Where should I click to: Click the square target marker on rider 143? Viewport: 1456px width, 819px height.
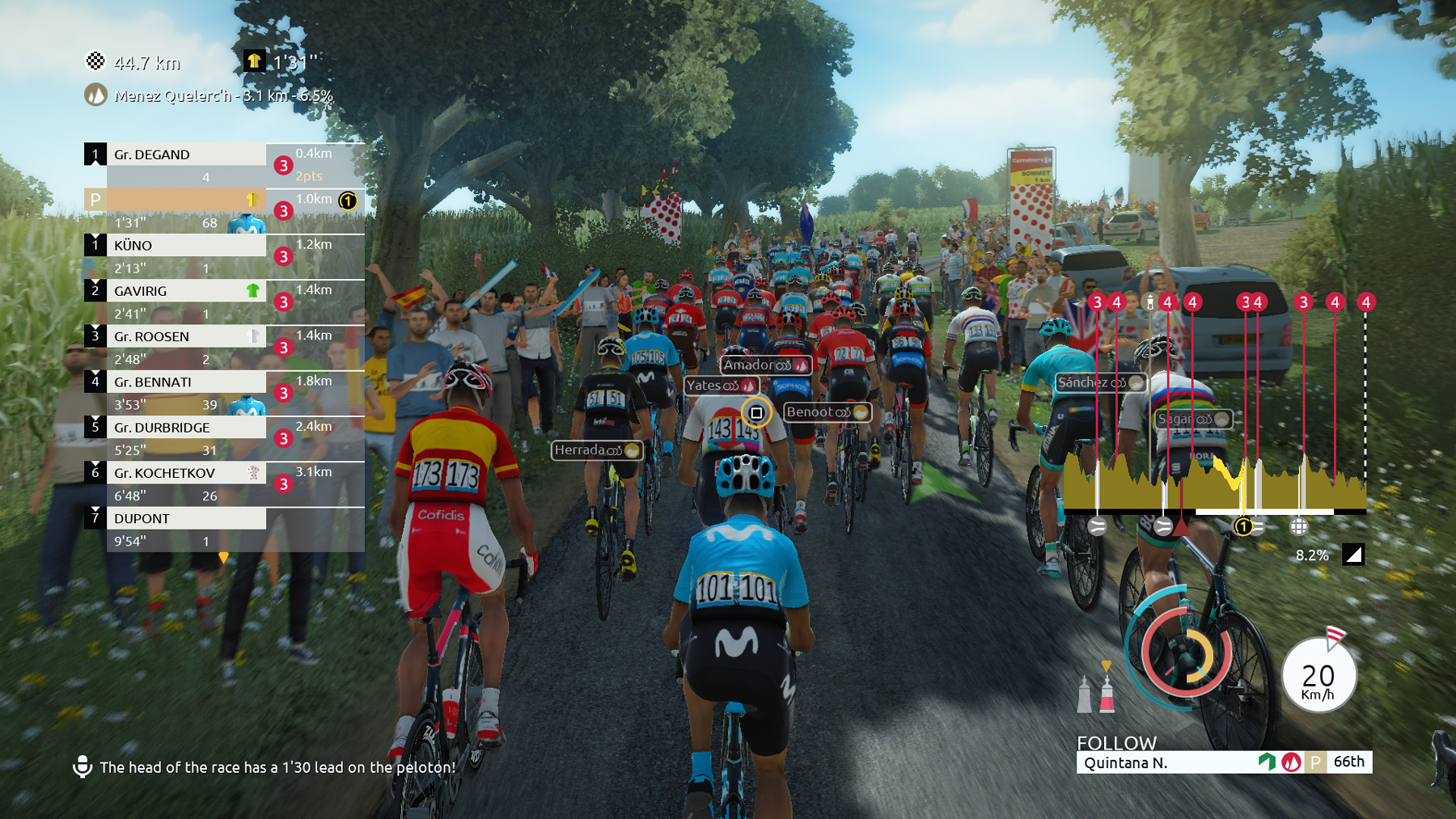pos(756,413)
